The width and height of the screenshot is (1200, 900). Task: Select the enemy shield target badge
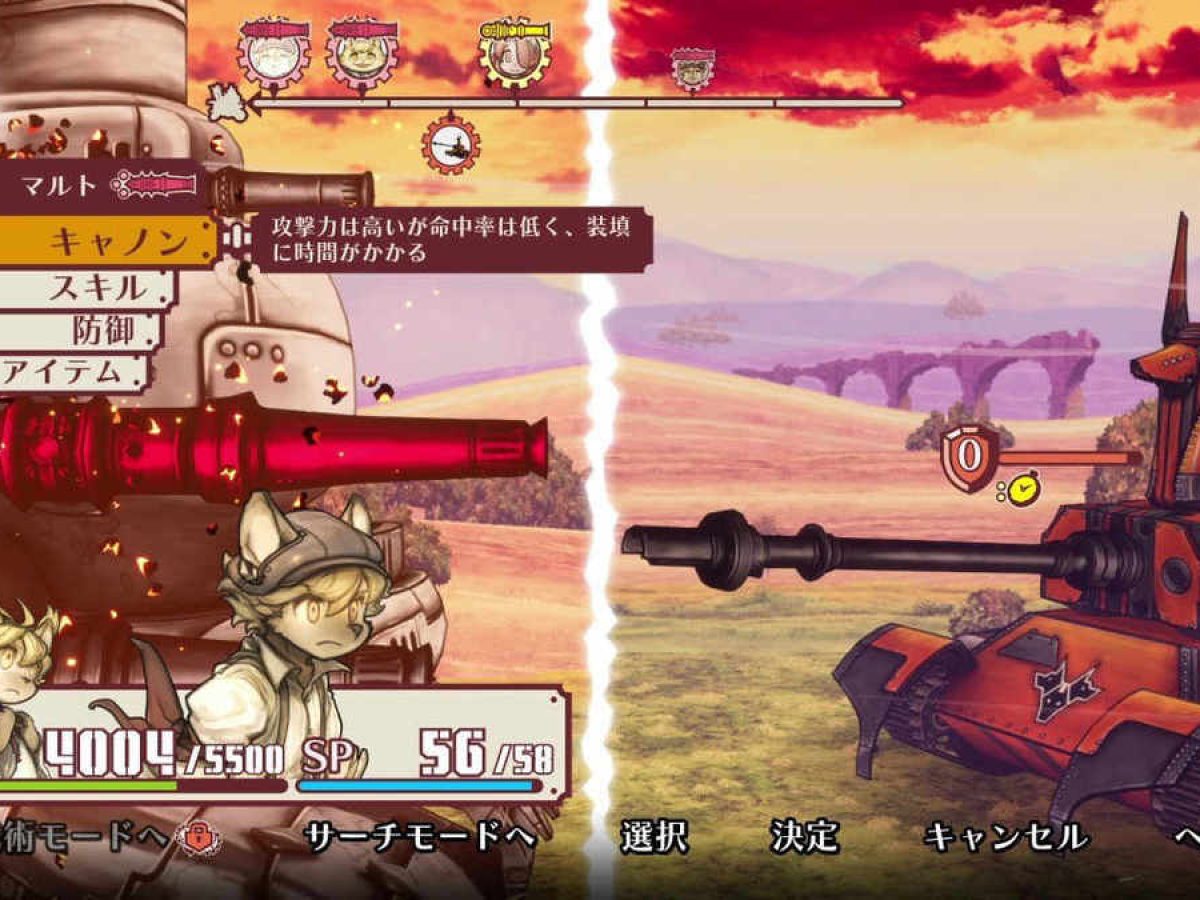click(x=969, y=457)
